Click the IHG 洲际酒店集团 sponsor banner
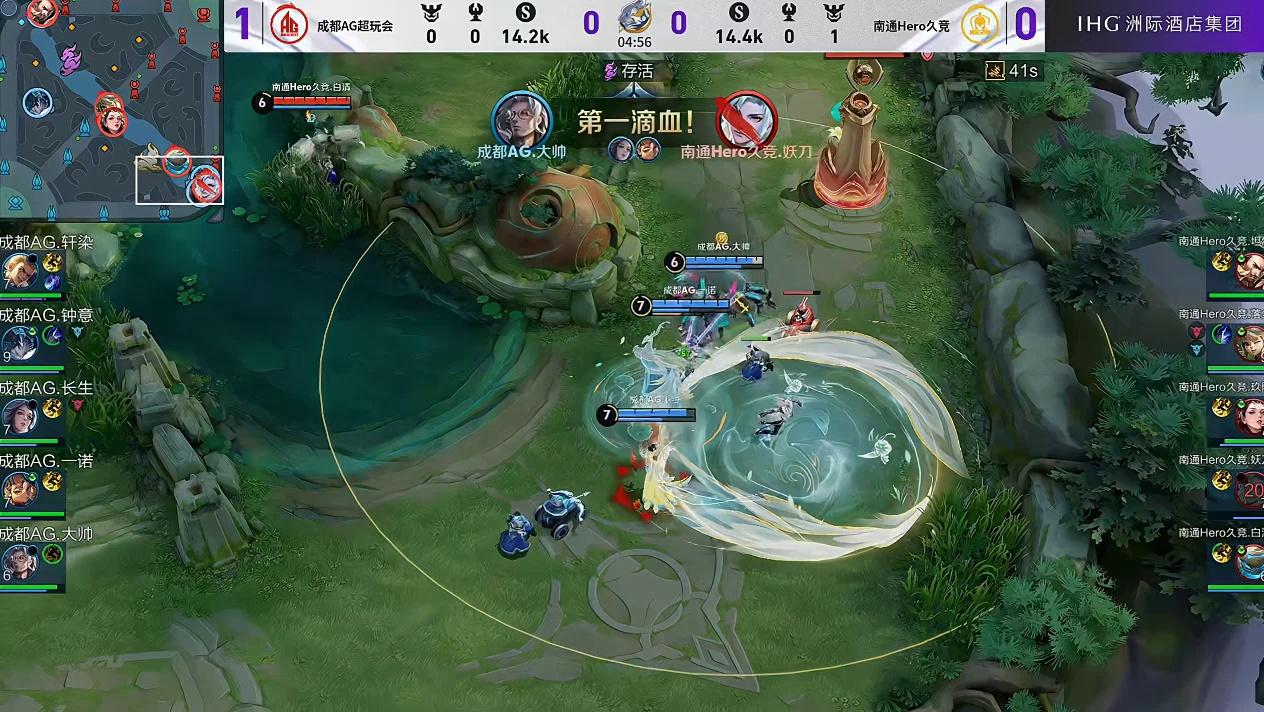 1159,24
